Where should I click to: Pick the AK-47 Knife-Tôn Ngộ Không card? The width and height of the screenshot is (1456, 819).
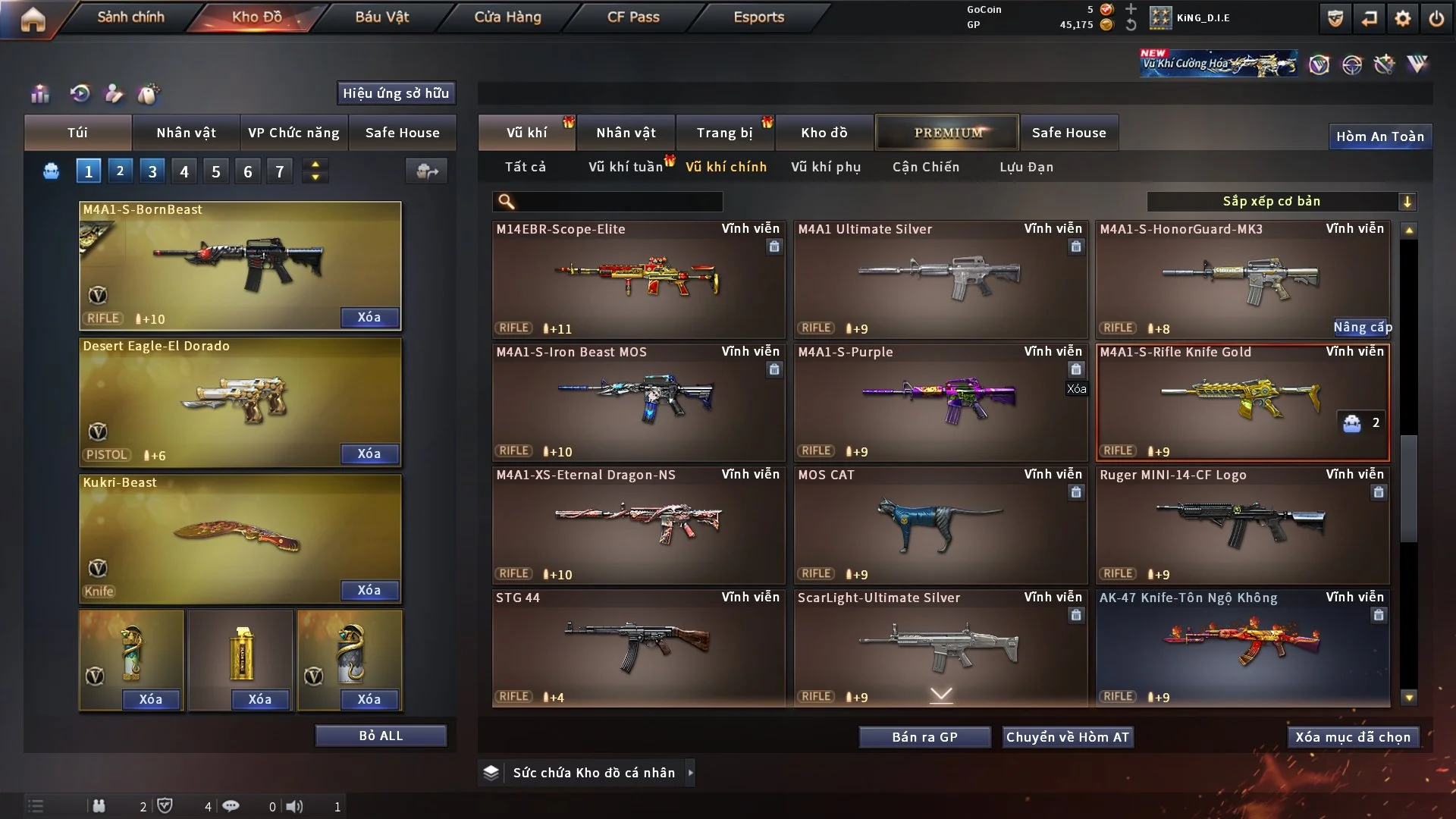point(1242,648)
